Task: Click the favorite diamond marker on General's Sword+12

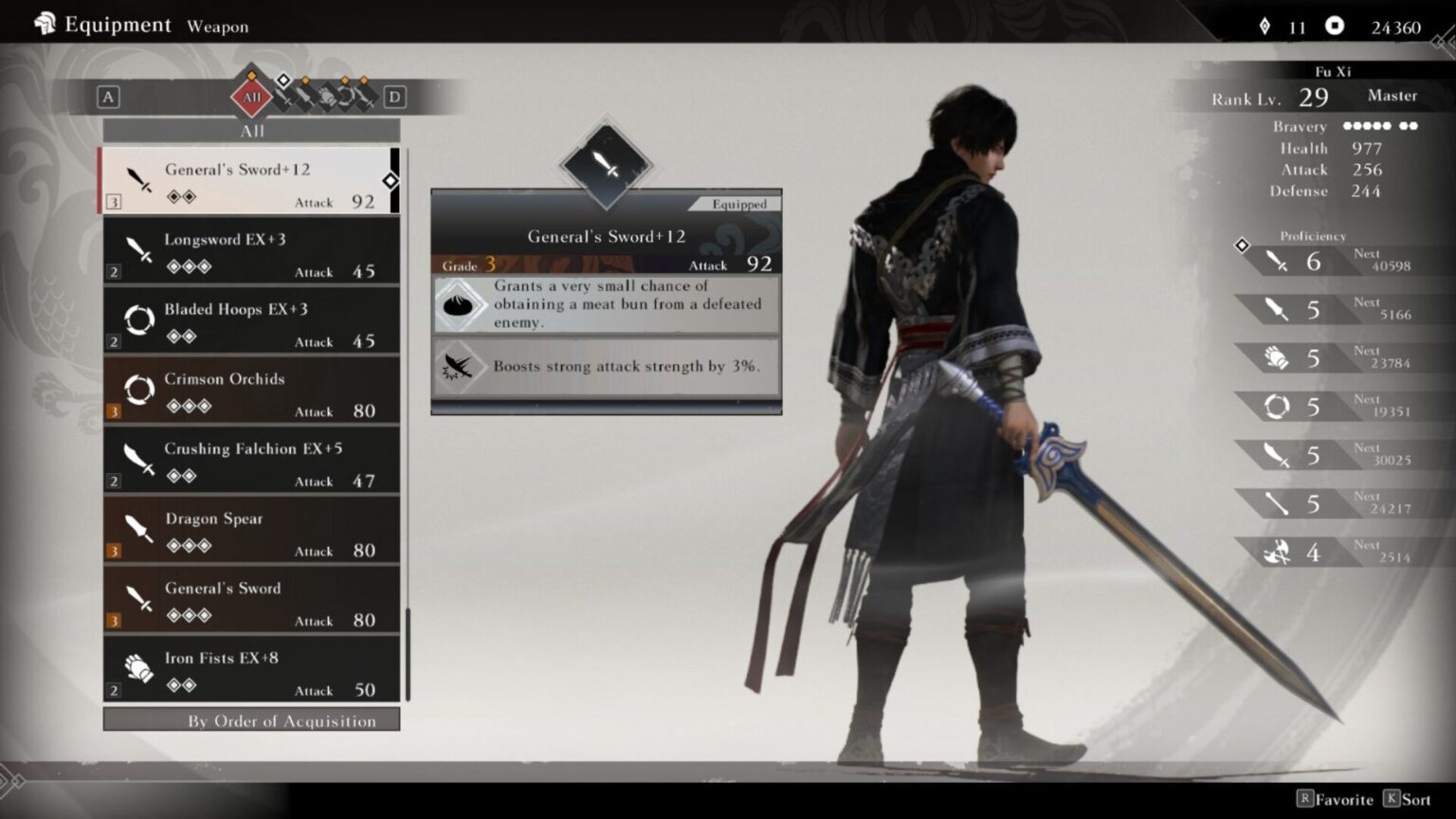Action: click(391, 180)
